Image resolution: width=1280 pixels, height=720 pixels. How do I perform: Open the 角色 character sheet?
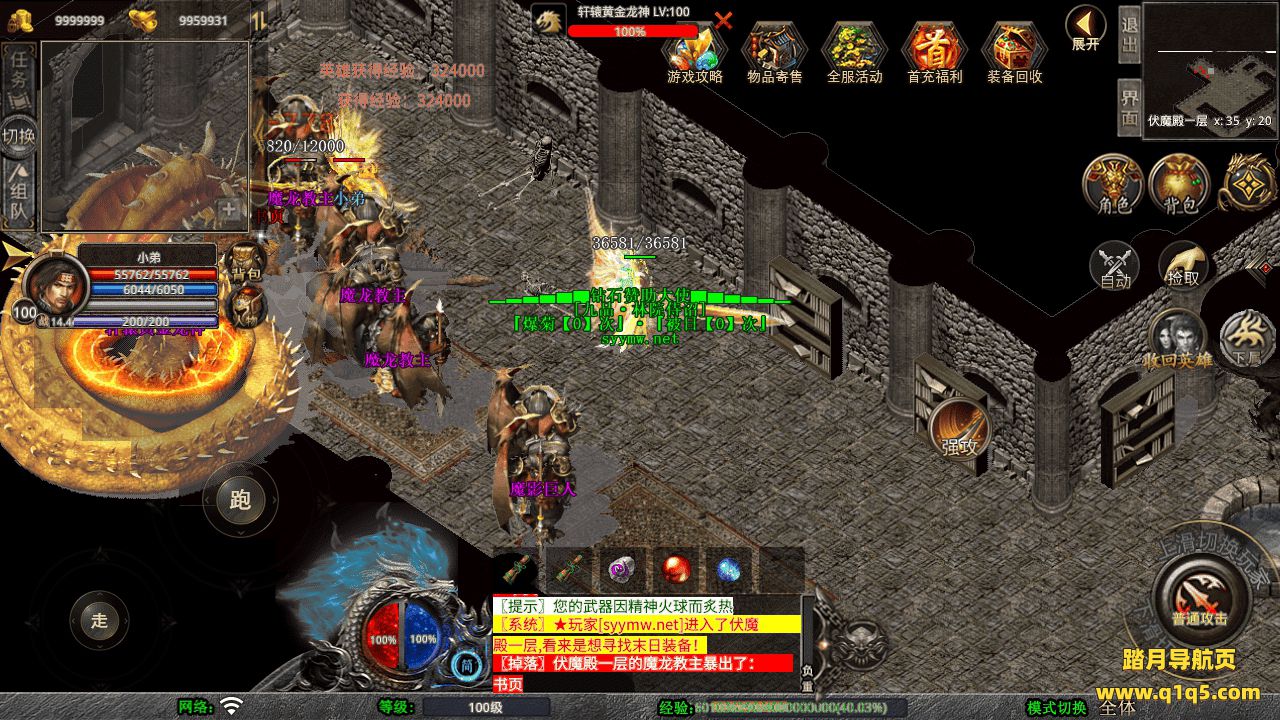(x=1114, y=184)
